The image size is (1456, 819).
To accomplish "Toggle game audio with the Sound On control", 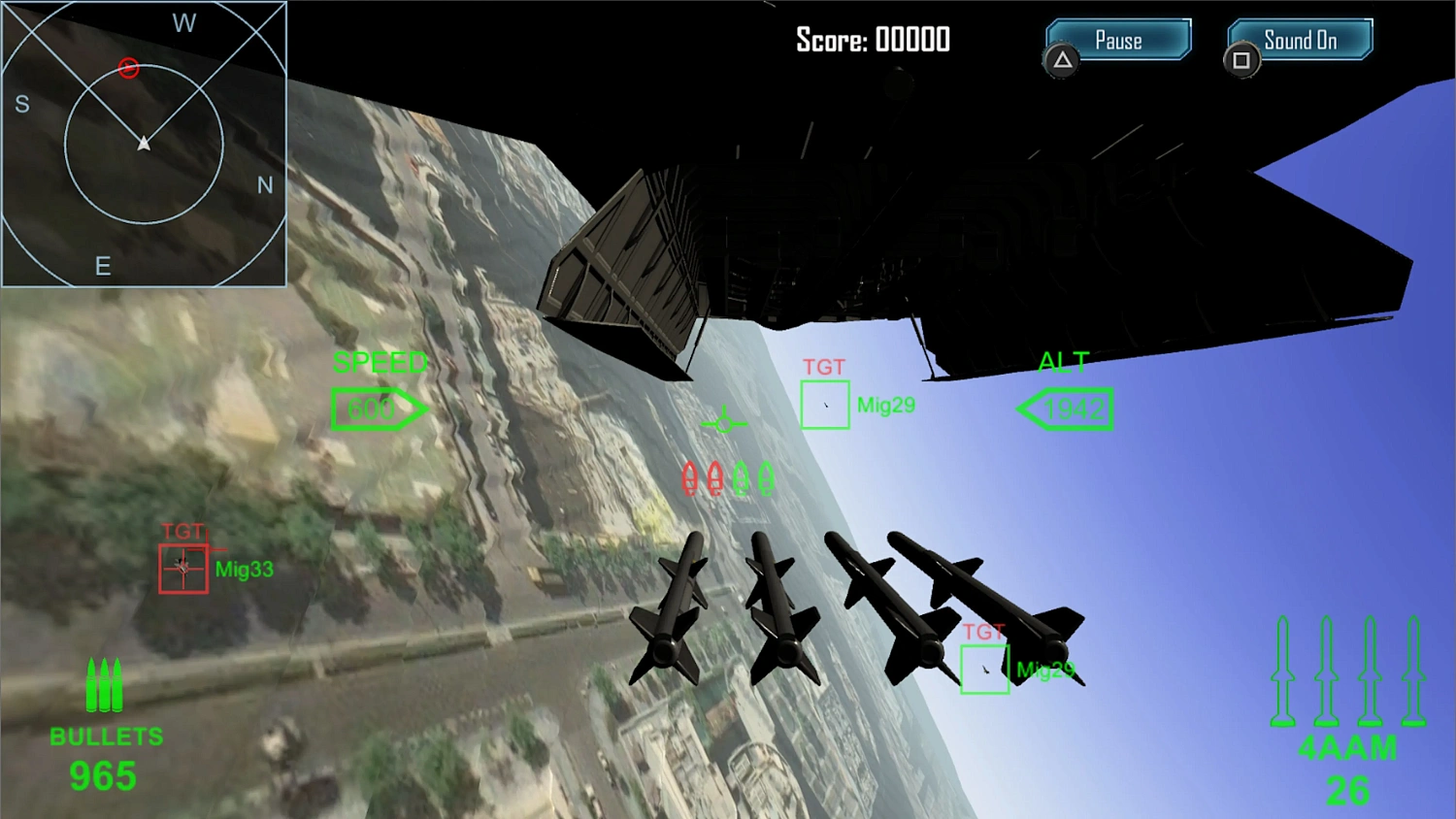I will pyautogui.click(x=1299, y=40).
